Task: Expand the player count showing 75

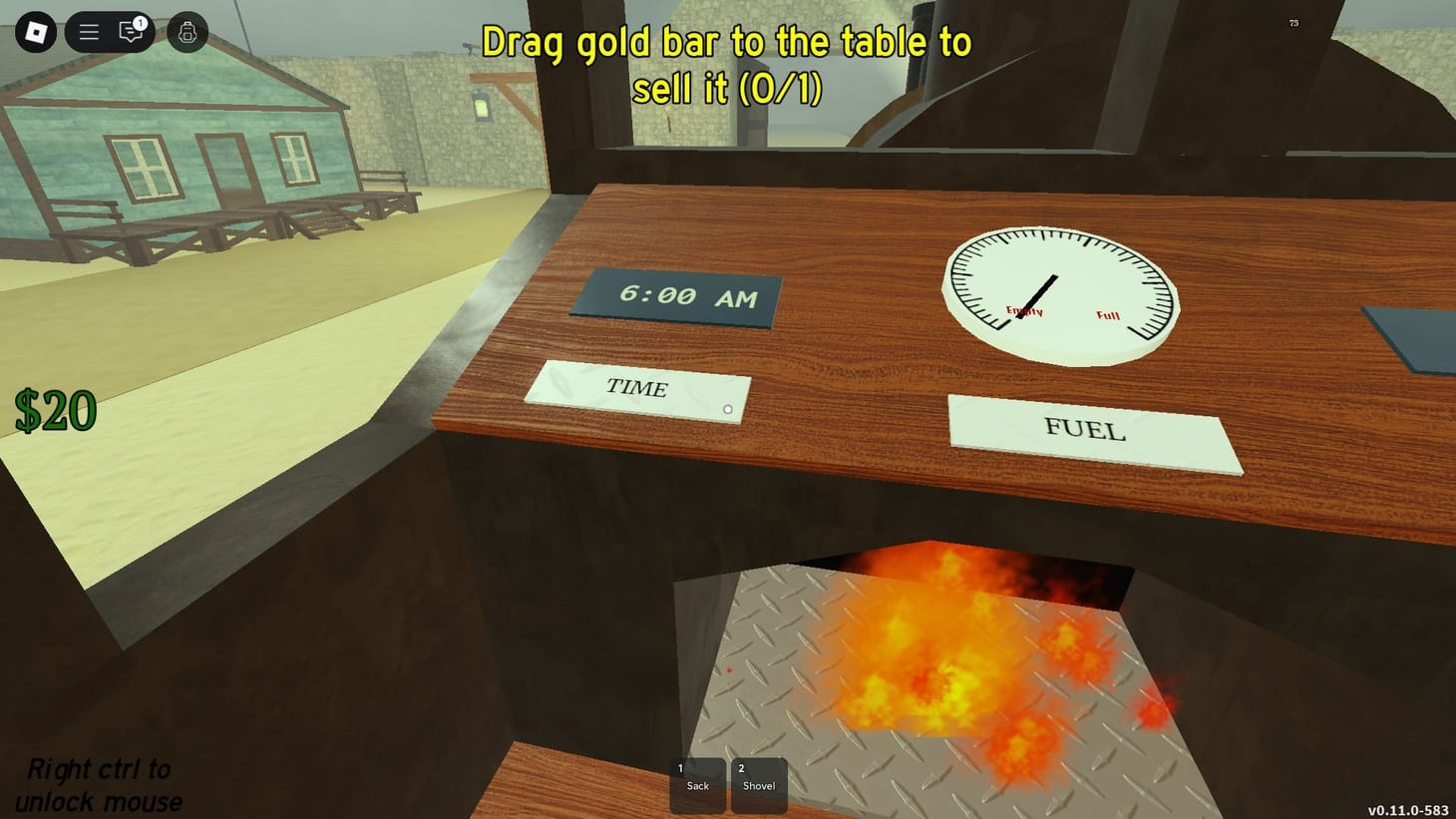Action: click(x=1293, y=22)
